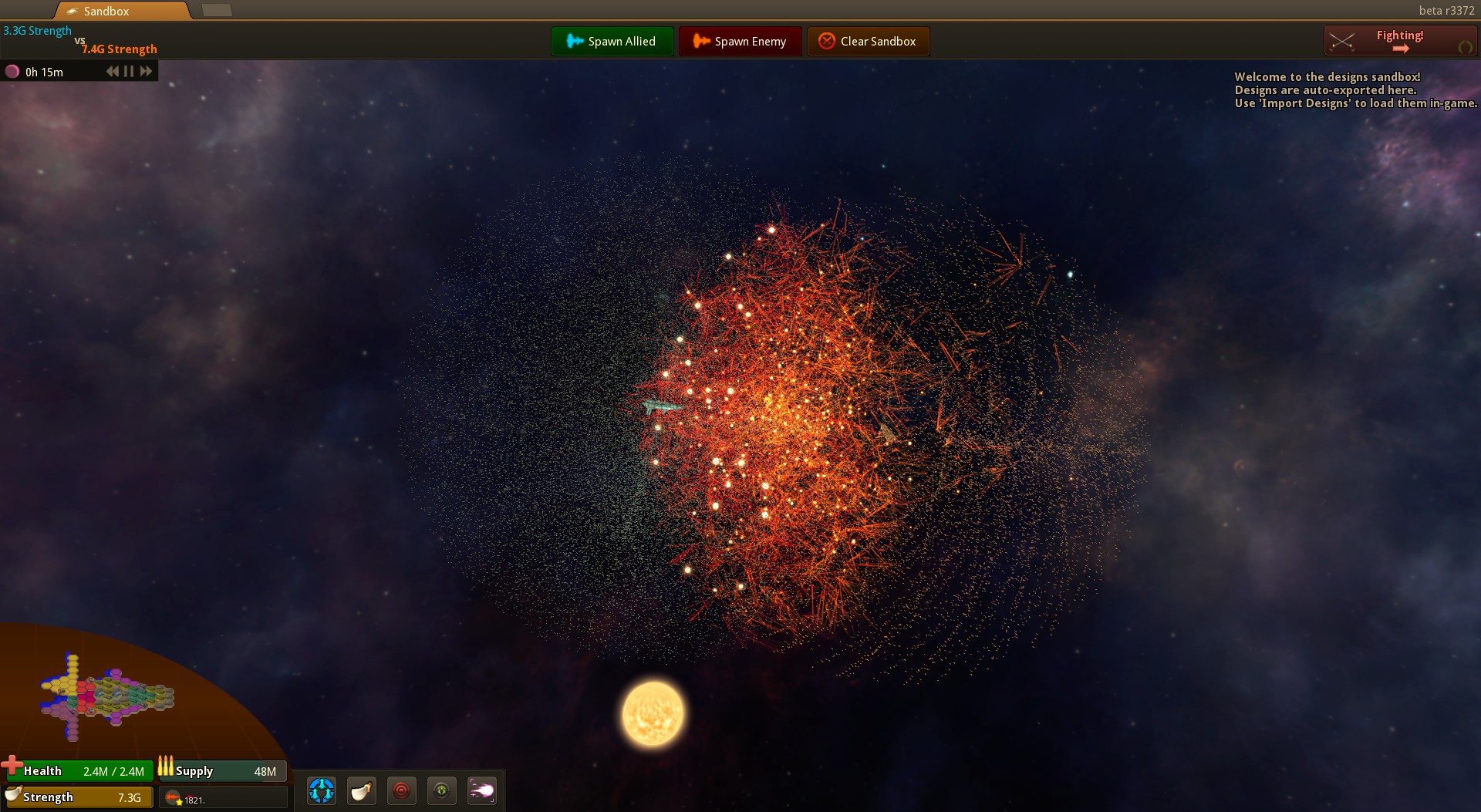Toggle fast-forward playback speed
Screen dimensions: 1481x812
(x=145, y=70)
